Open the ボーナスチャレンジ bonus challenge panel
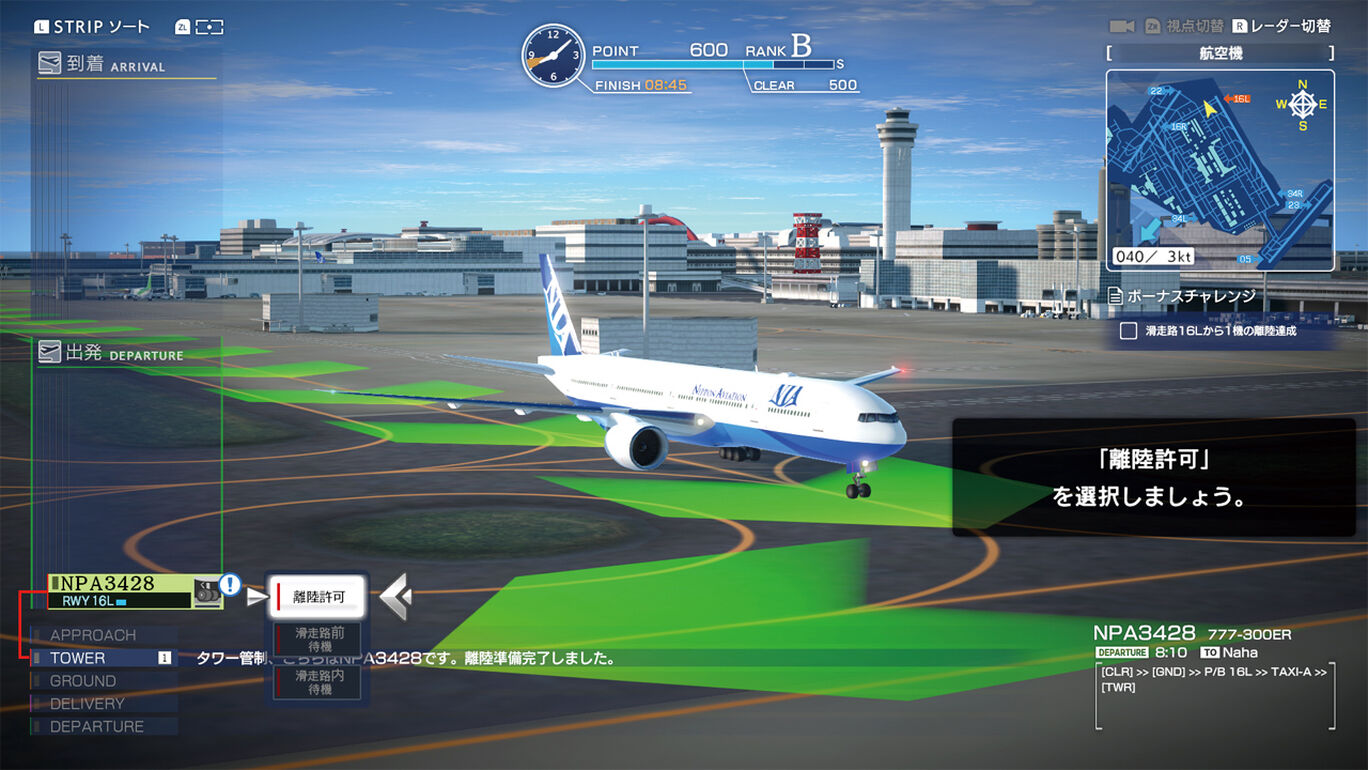1368x770 pixels. [x=1190, y=296]
